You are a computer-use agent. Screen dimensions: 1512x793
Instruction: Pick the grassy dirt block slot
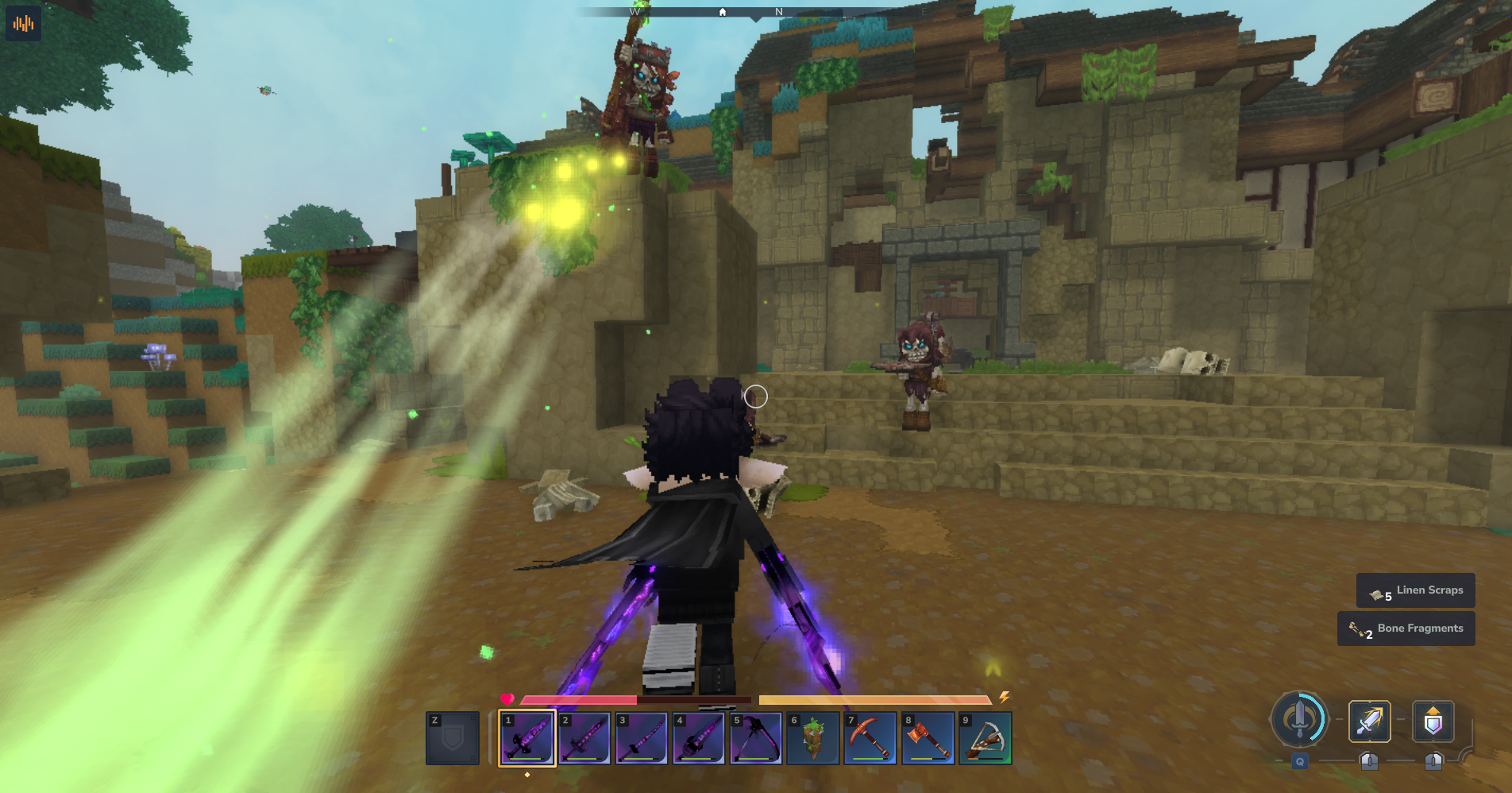pos(813,738)
